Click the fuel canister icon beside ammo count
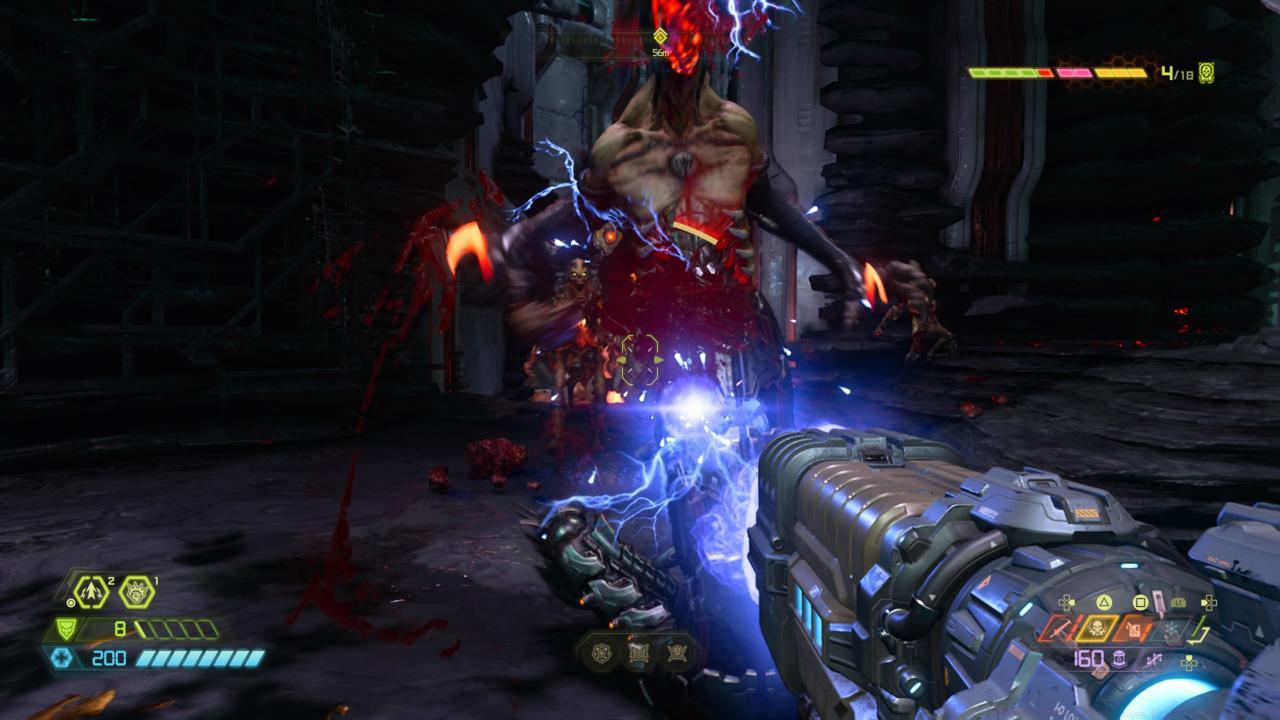The width and height of the screenshot is (1280, 720). click(x=1118, y=659)
